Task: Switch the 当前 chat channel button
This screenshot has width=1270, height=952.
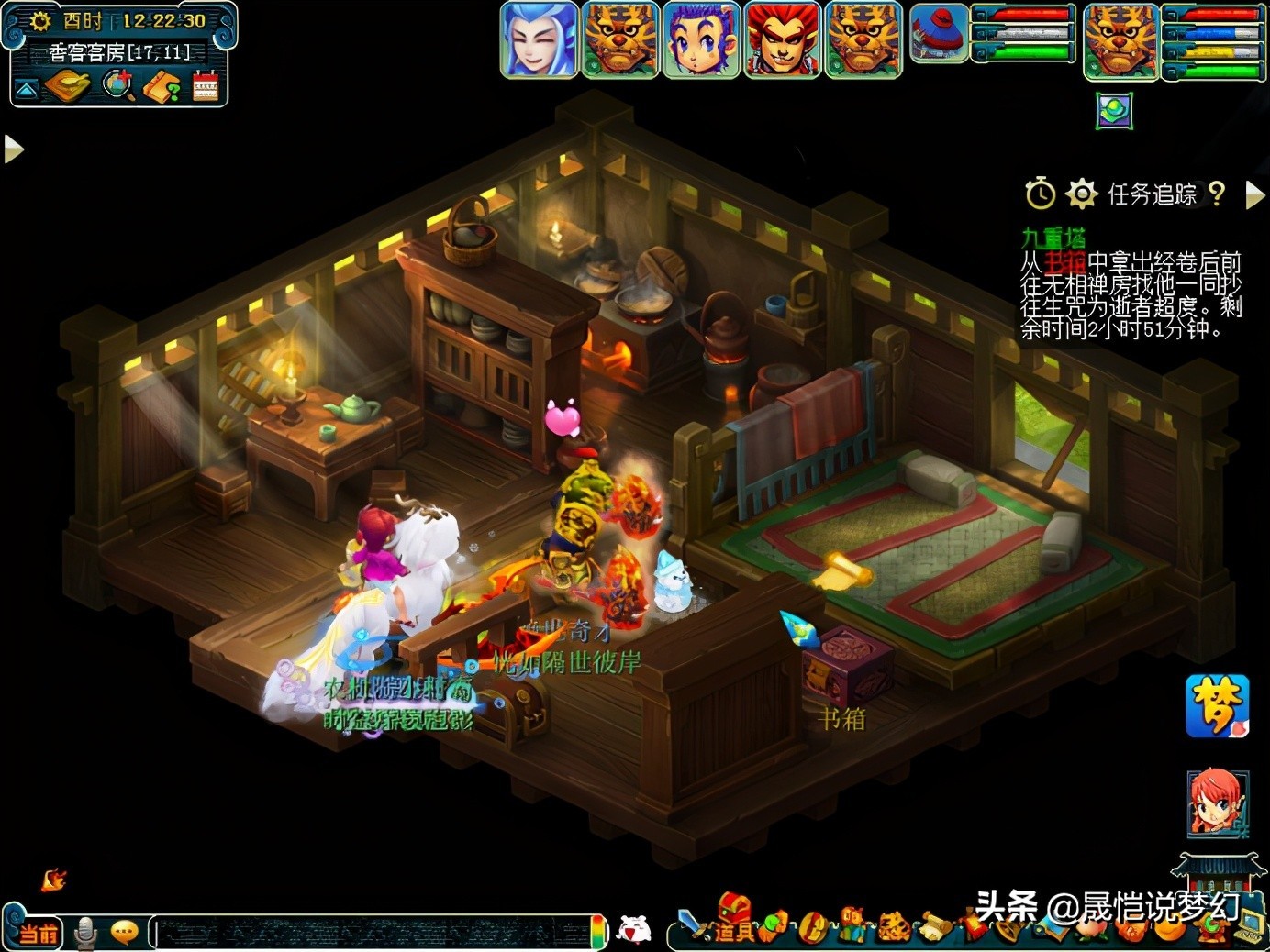Action: 38,933
